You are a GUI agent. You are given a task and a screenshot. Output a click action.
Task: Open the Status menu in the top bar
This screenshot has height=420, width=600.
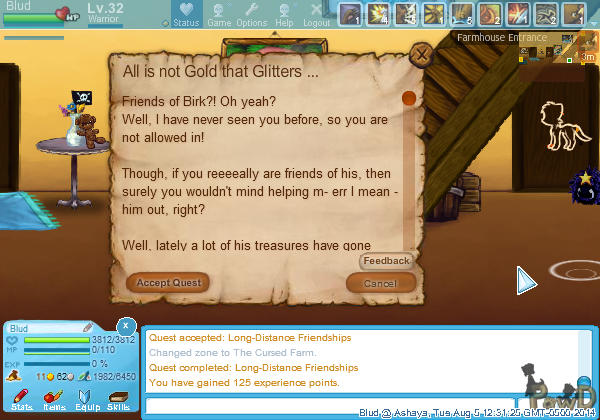[185, 14]
